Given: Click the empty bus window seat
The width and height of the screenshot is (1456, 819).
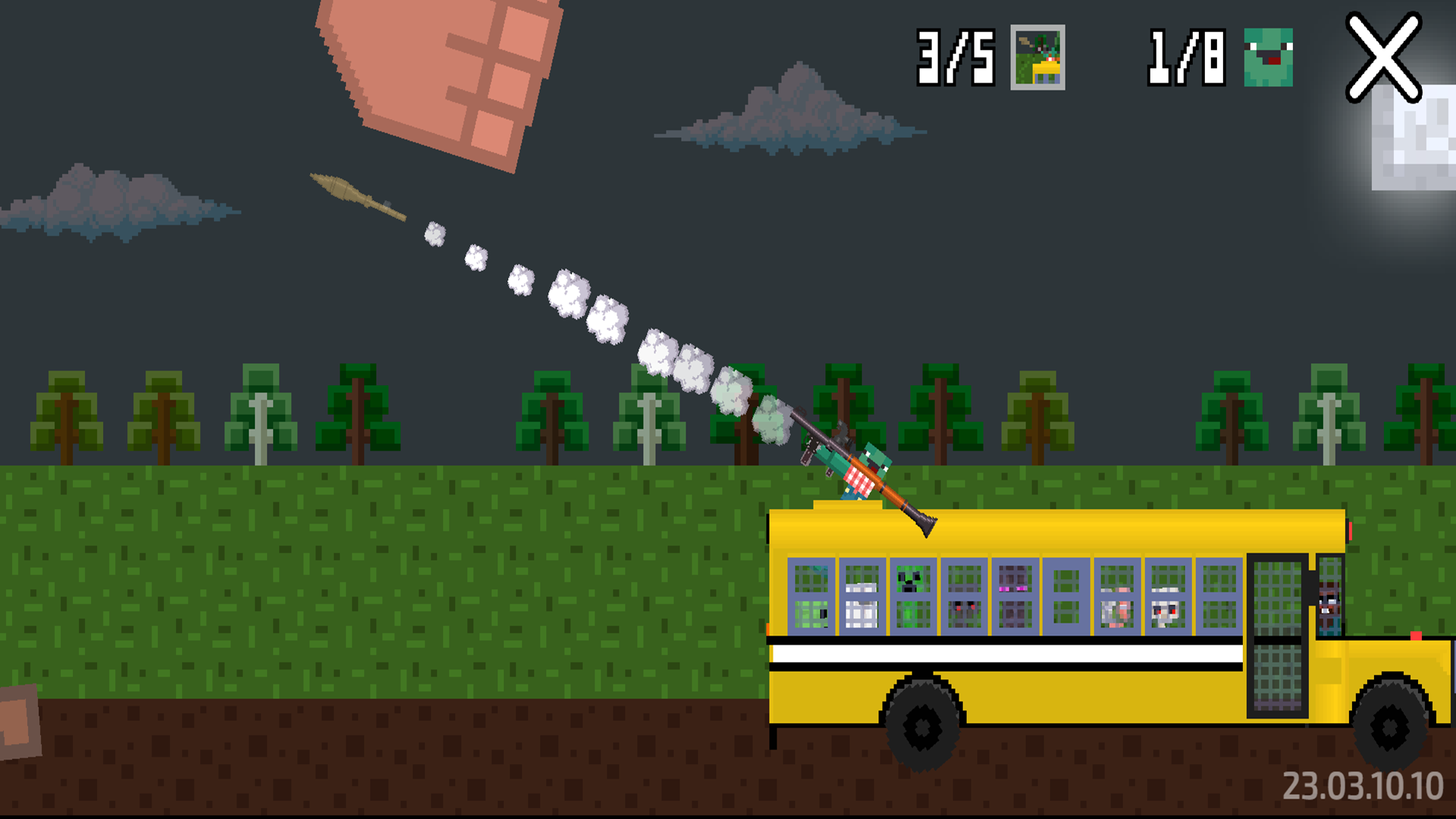Looking at the screenshot, I should pyautogui.click(x=1065, y=595).
